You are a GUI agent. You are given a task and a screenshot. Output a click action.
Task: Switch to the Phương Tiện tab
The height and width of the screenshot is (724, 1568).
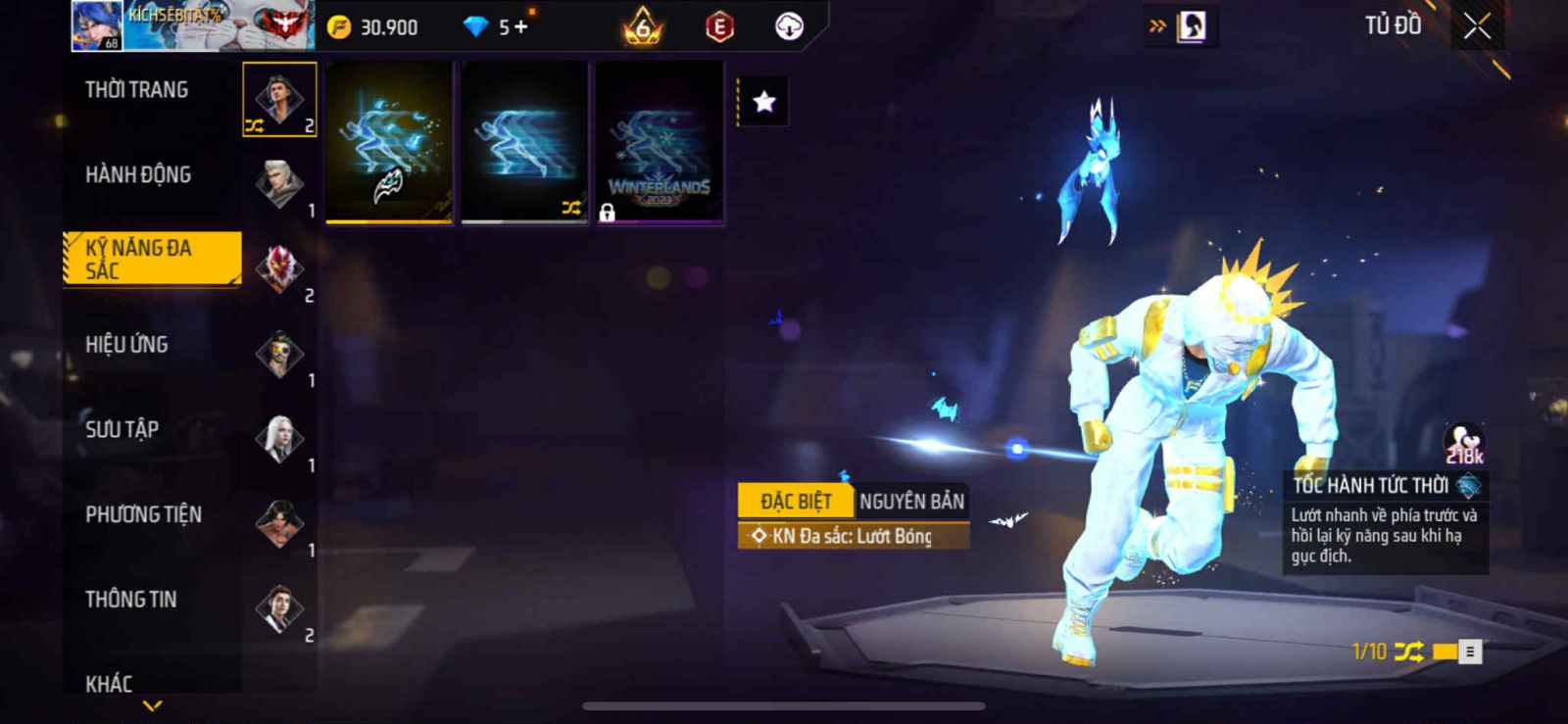tap(143, 514)
